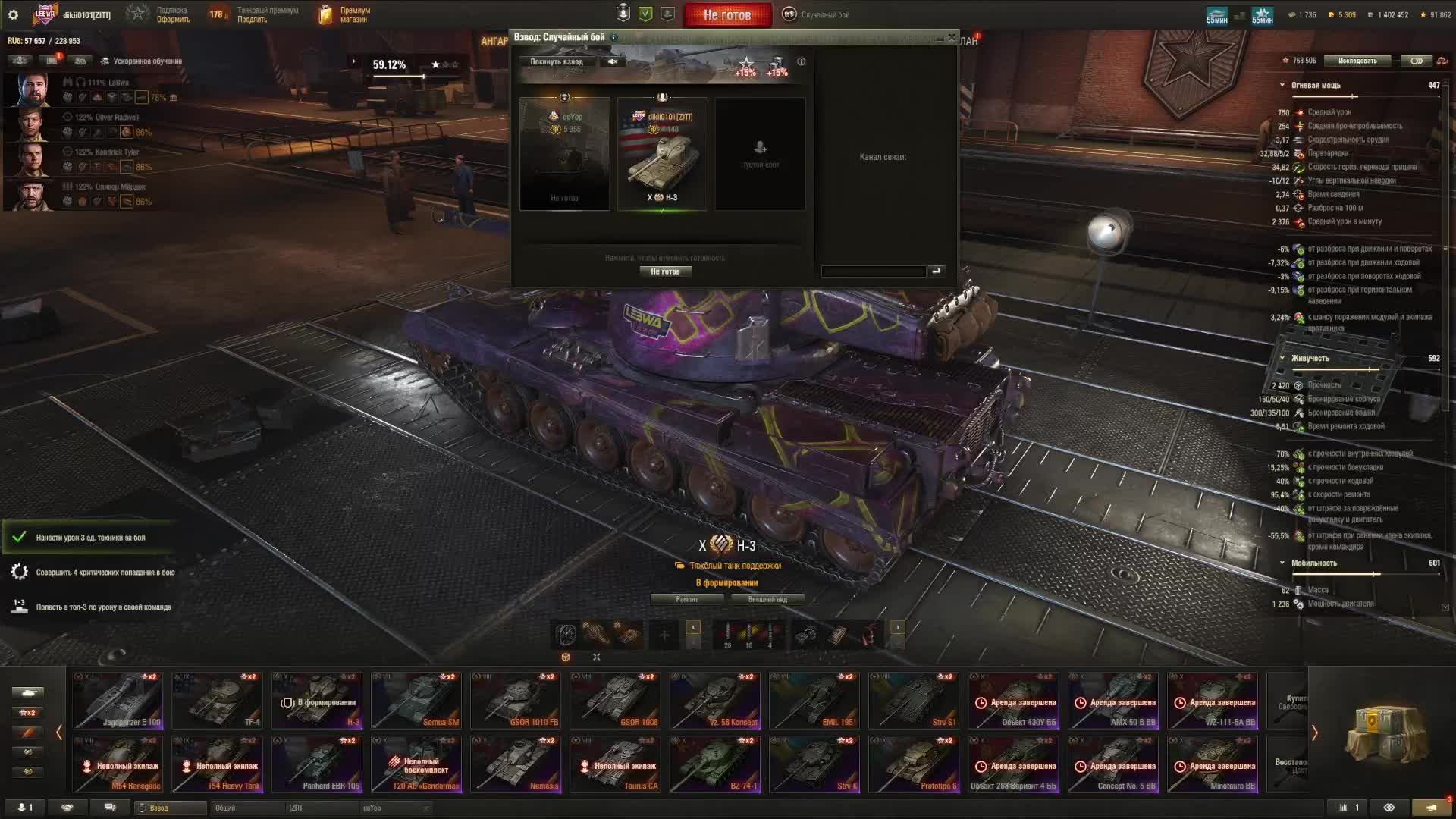
Task: Click the 'Исследовать' research button
Action: (x=1357, y=61)
